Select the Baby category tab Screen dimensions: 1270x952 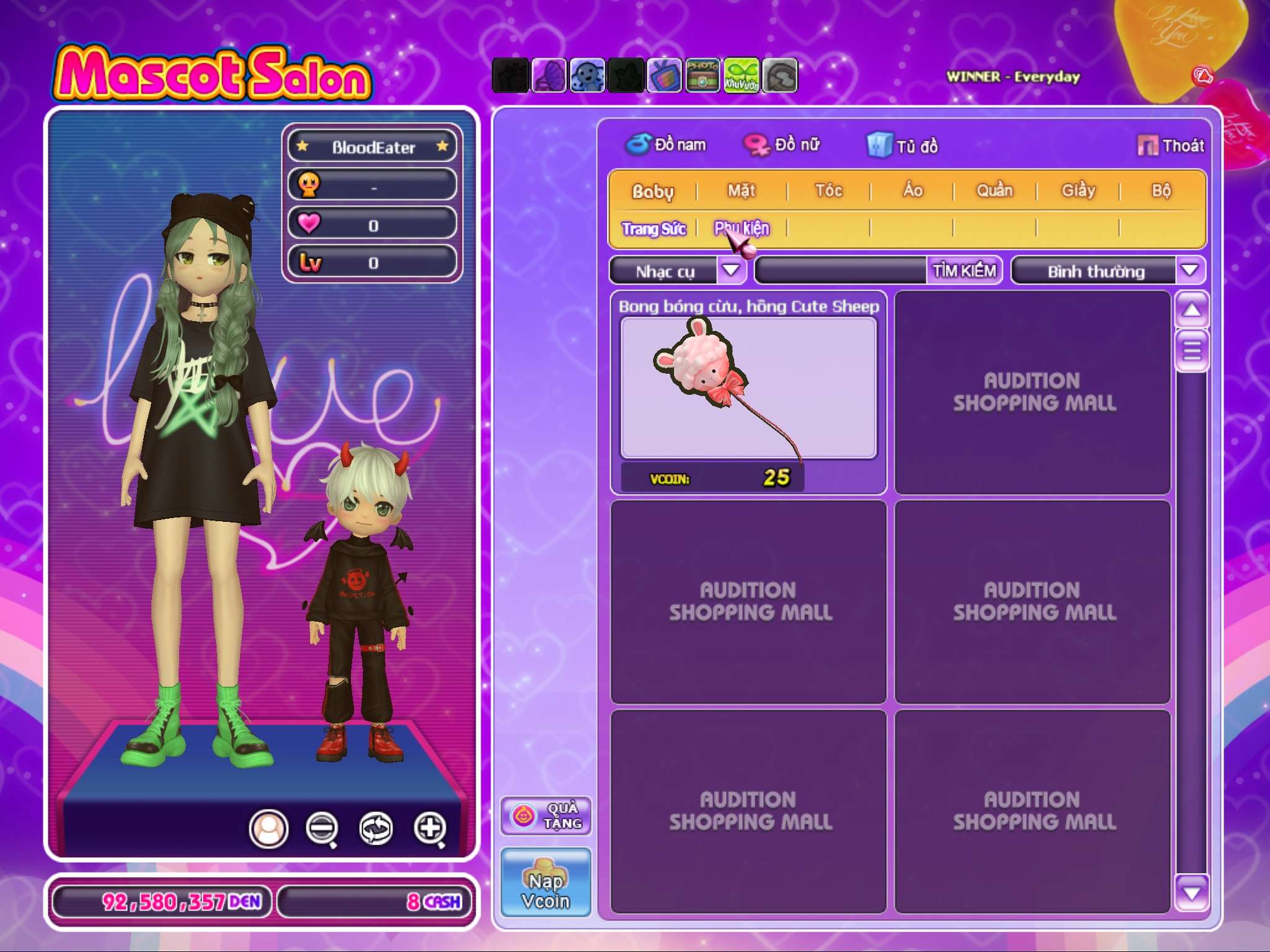(x=652, y=191)
